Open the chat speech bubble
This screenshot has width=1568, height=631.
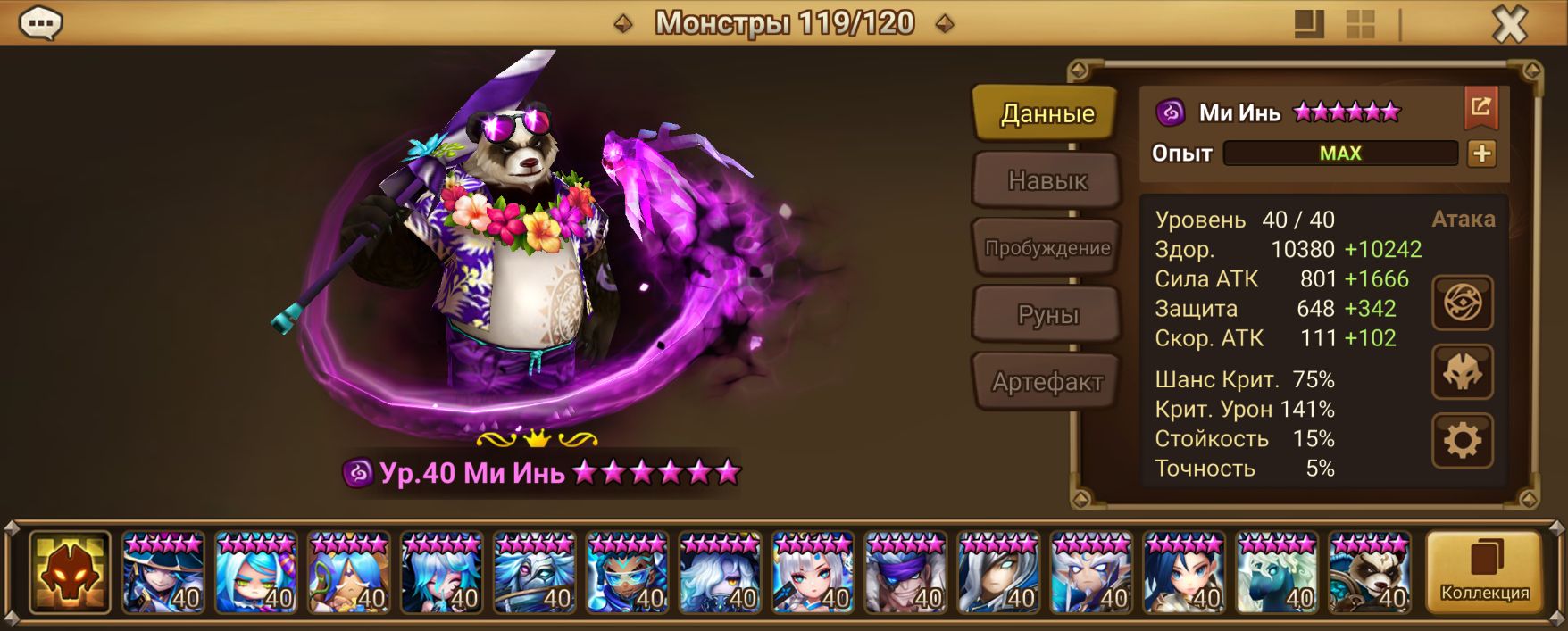click(40, 23)
